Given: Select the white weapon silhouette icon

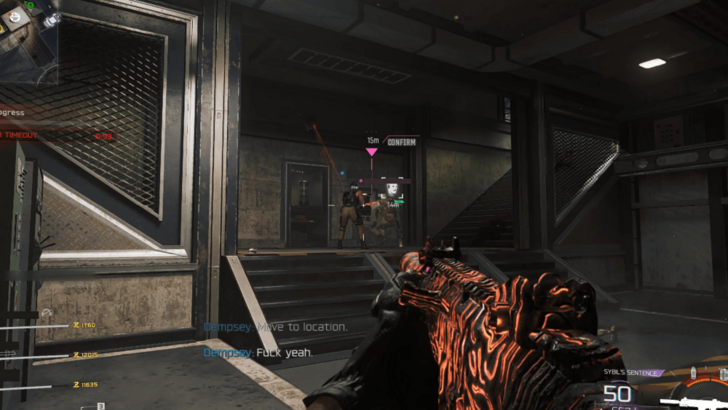Looking at the screenshot, I should click(698, 402).
